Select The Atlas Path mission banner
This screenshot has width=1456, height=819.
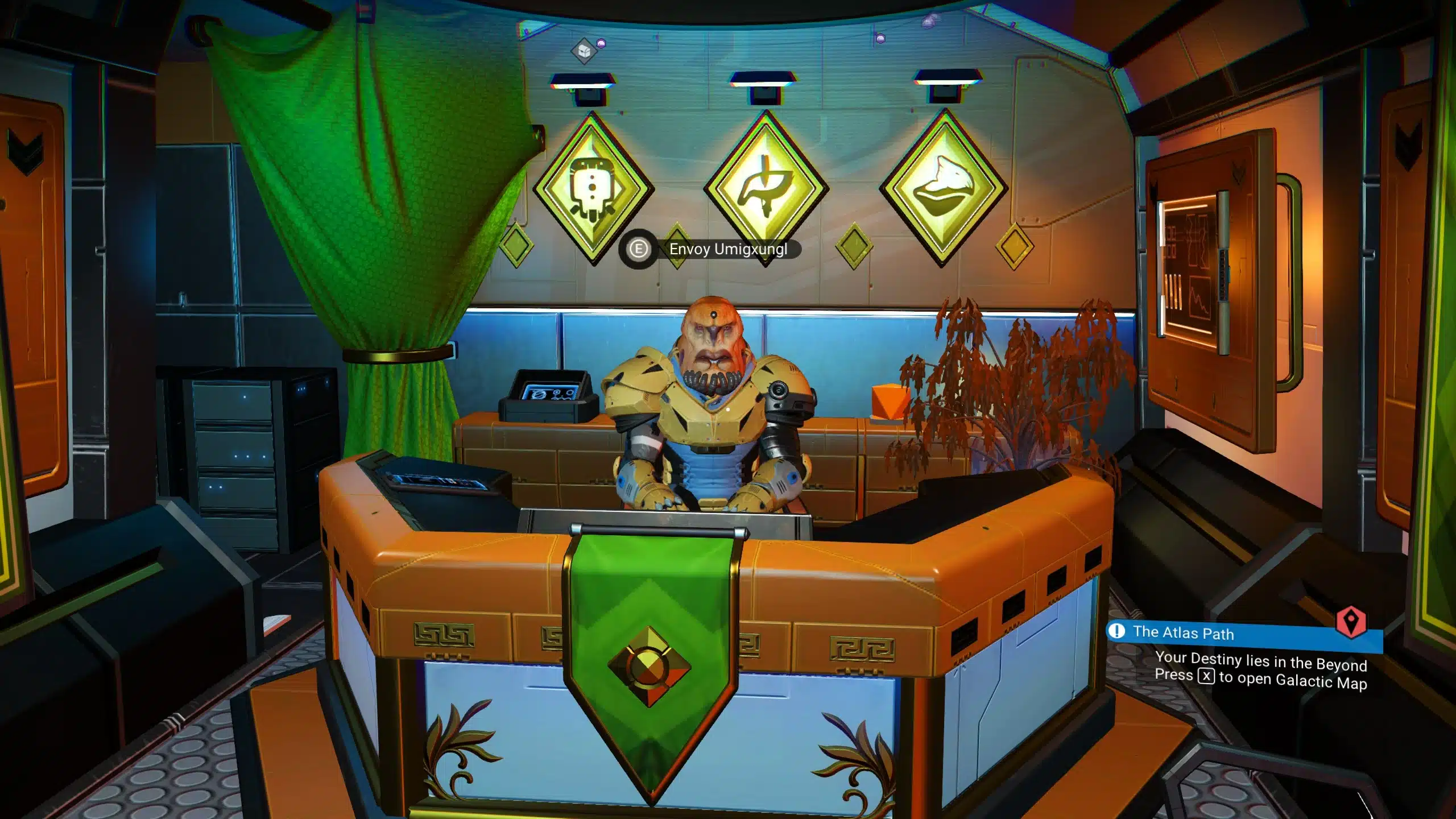click(1189, 633)
